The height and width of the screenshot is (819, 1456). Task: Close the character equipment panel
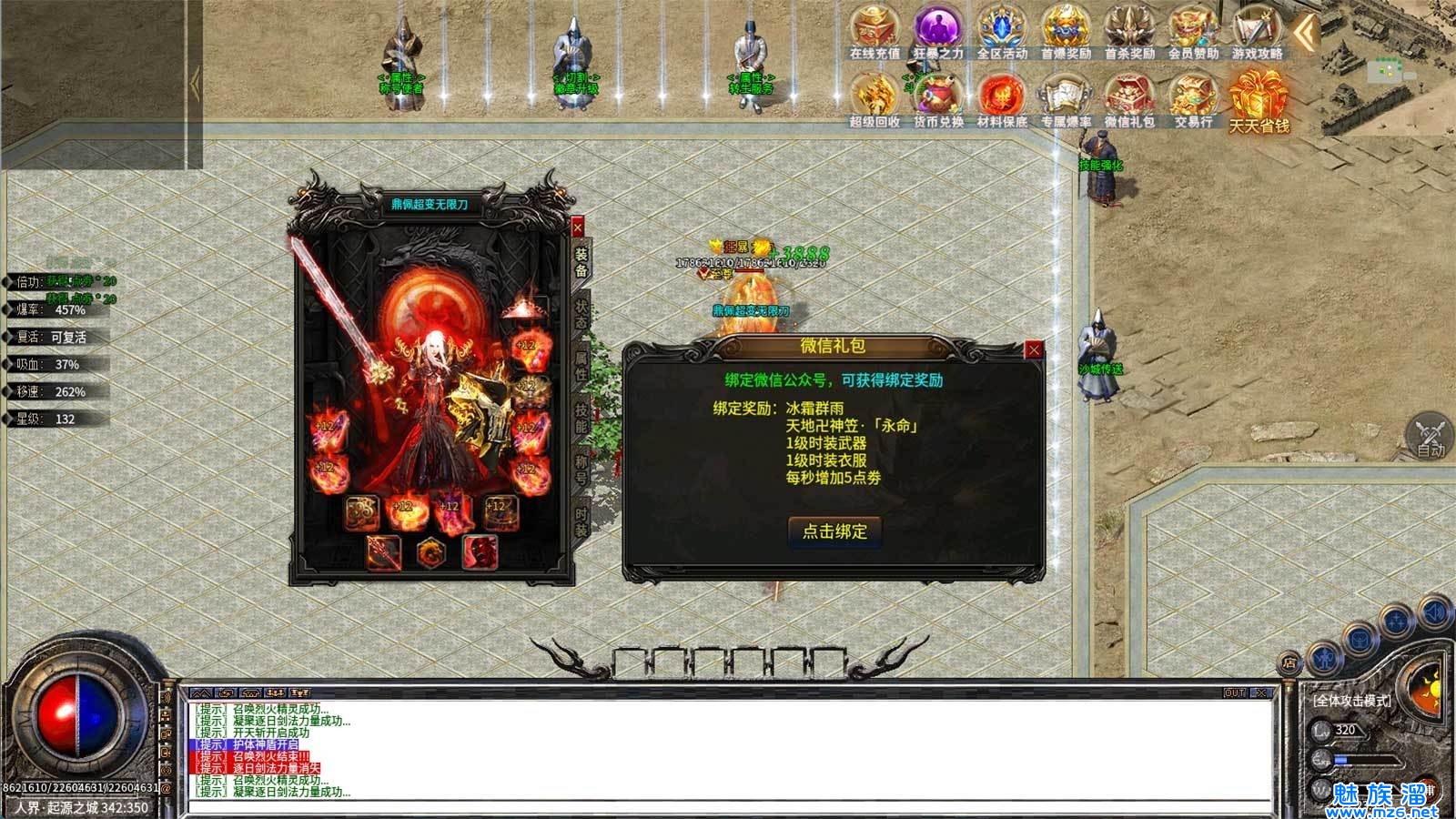point(577,227)
